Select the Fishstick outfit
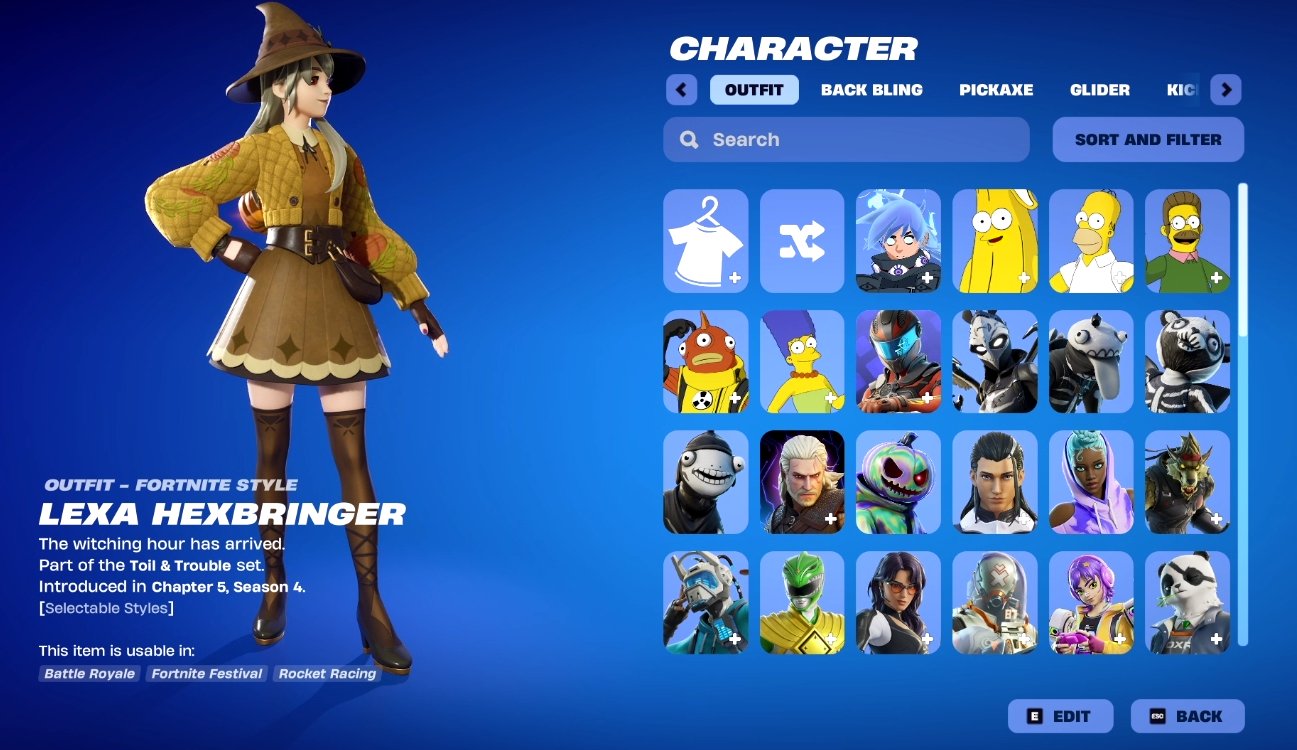 [704, 362]
